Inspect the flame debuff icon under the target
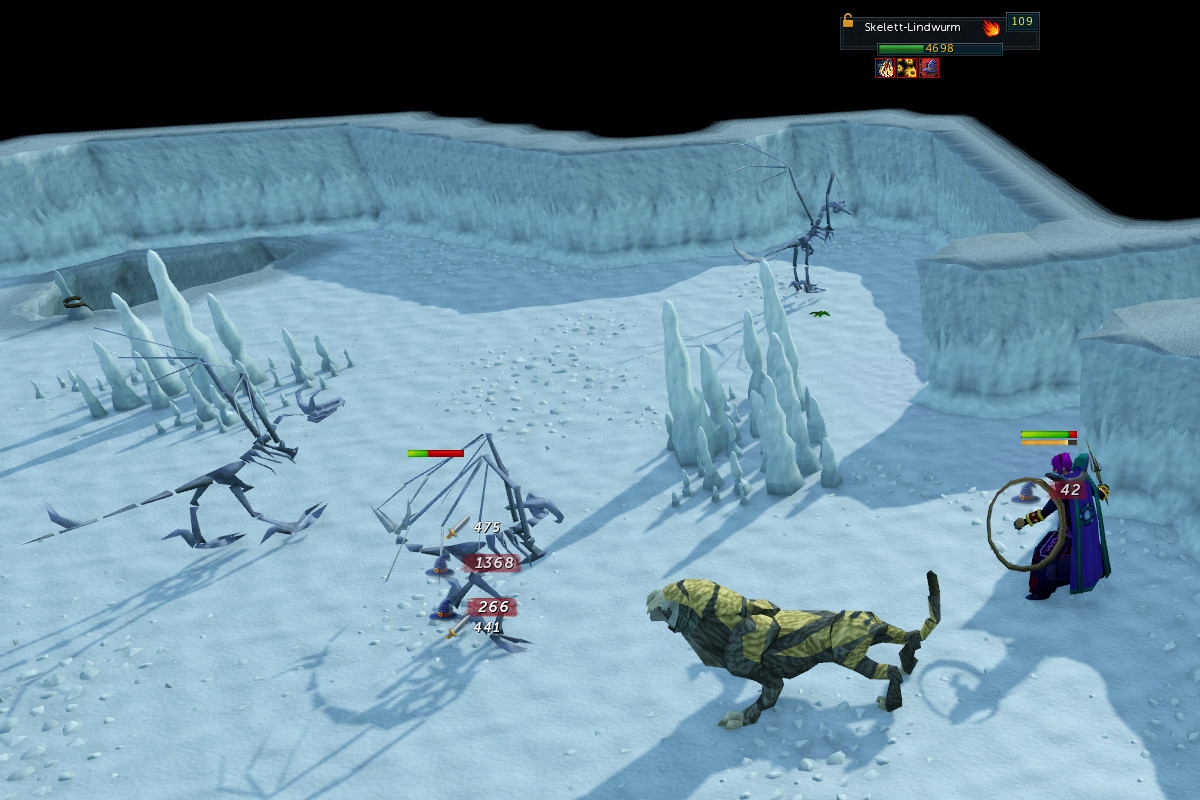The width and height of the screenshot is (1200, 800). pos(885,68)
